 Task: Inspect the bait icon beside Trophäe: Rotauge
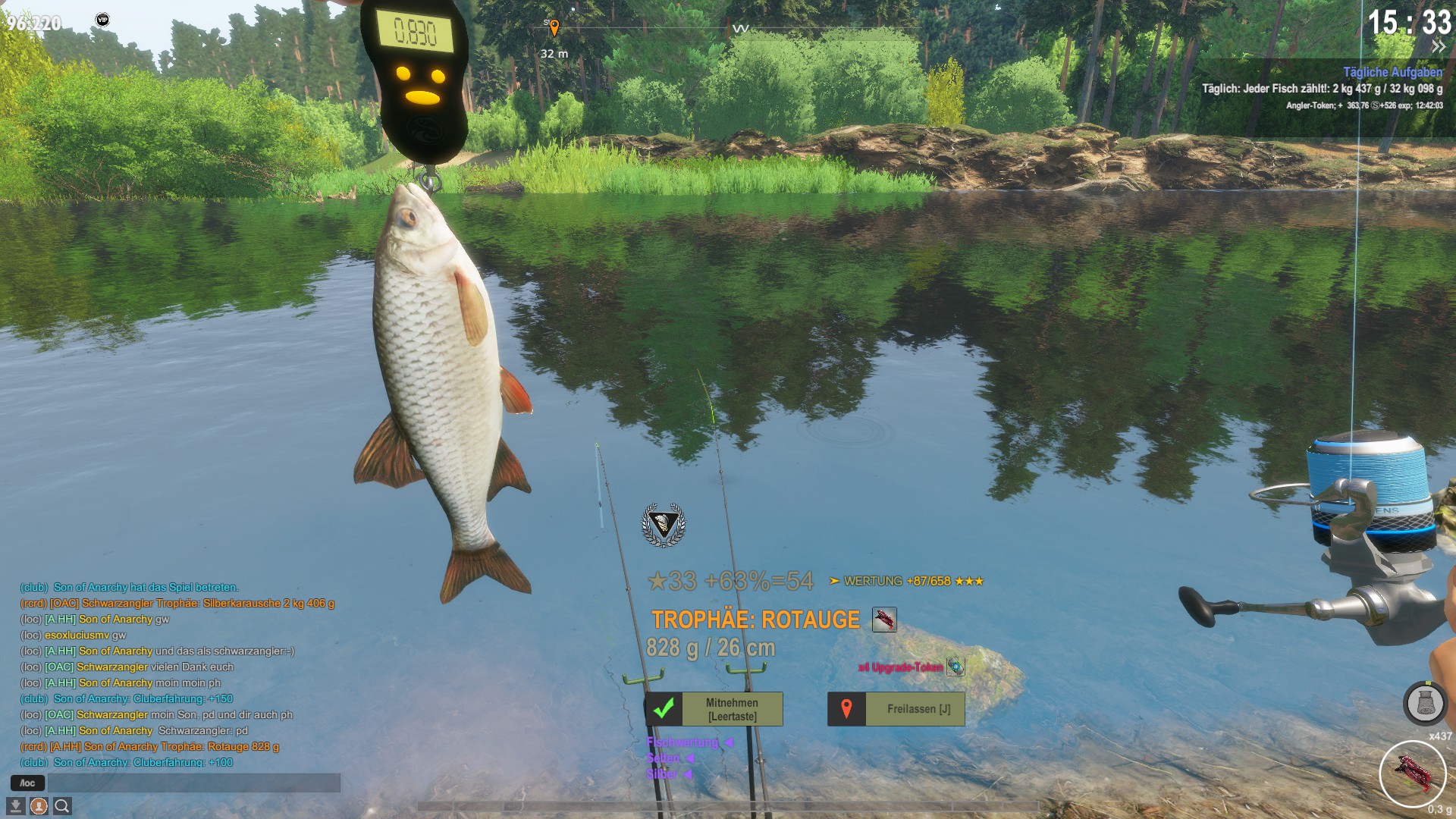click(x=884, y=620)
